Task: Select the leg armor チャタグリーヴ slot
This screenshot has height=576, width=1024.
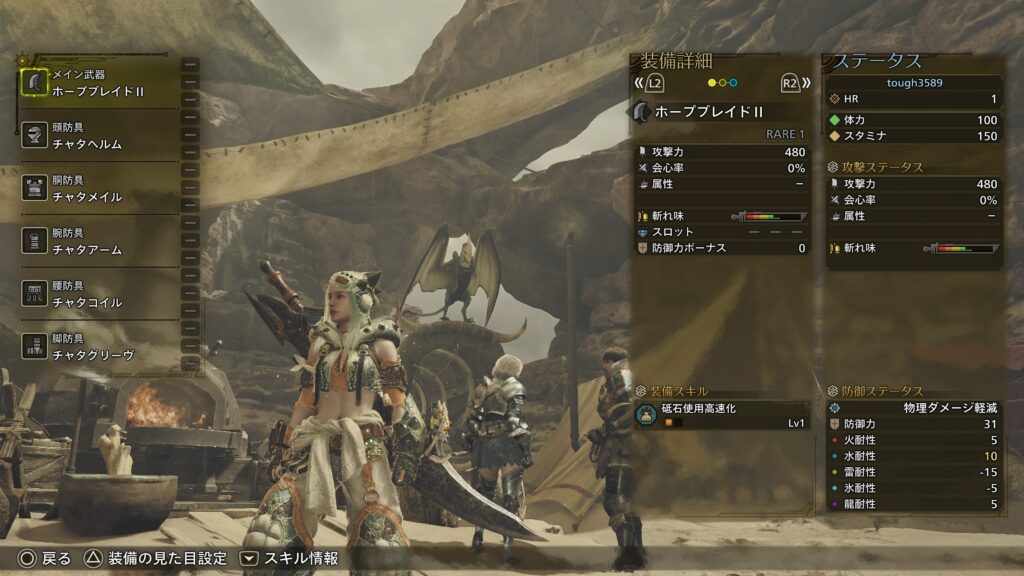Action: point(98,347)
